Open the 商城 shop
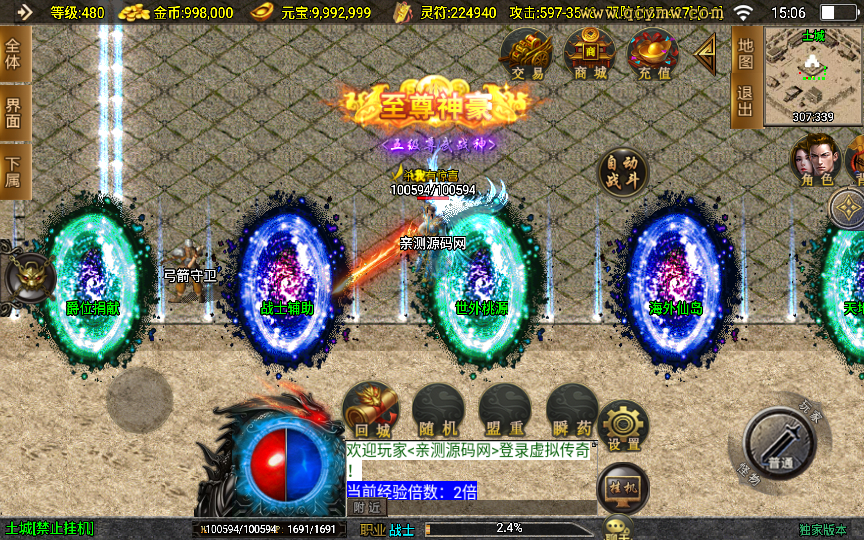Image resolution: width=864 pixels, height=540 pixels. pyautogui.click(x=589, y=53)
